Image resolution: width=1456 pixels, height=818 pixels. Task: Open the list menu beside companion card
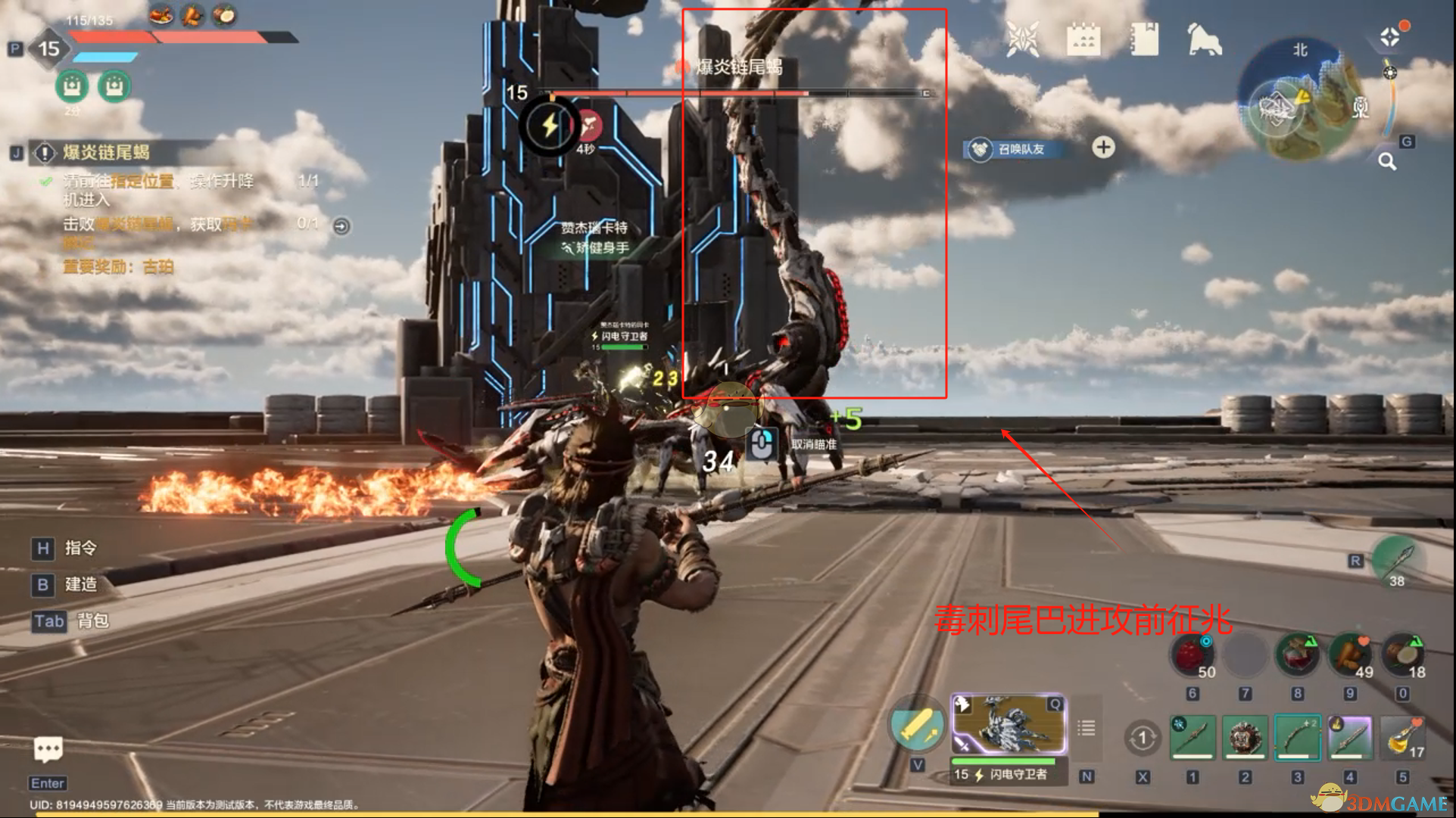click(1087, 728)
